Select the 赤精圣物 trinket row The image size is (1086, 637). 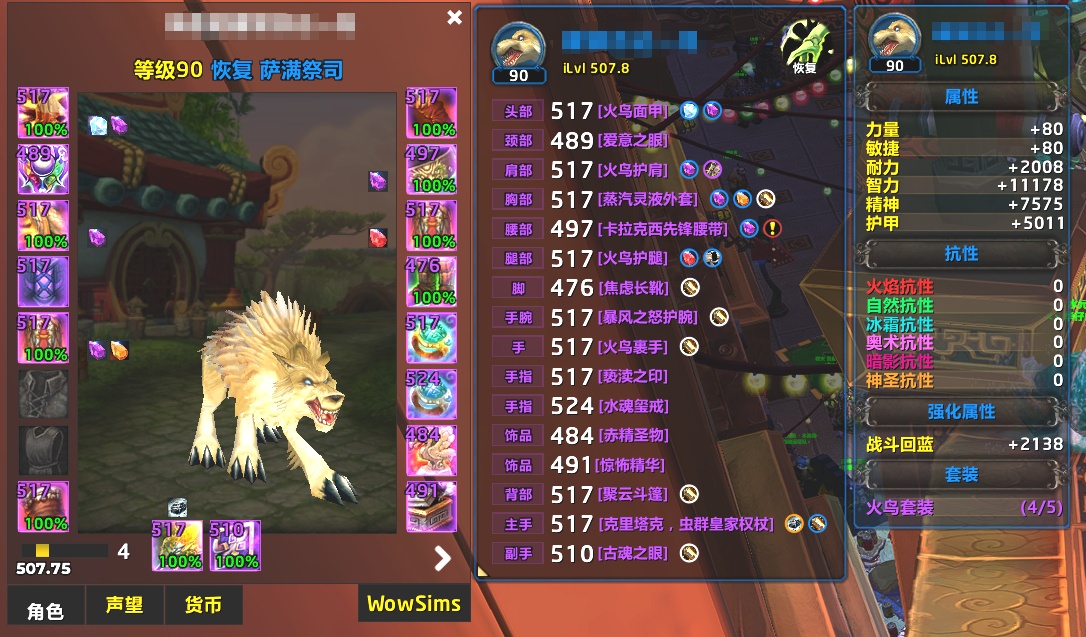[632, 436]
